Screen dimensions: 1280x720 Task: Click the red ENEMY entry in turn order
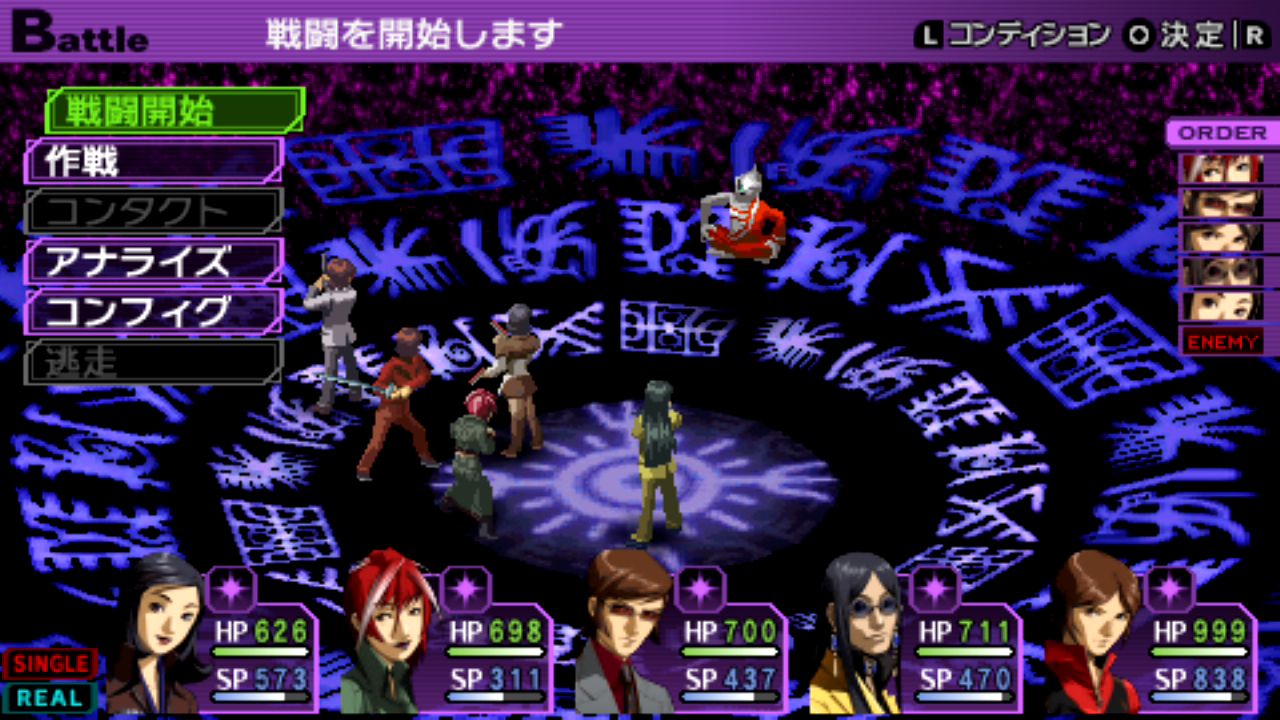tap(1221, 341)
